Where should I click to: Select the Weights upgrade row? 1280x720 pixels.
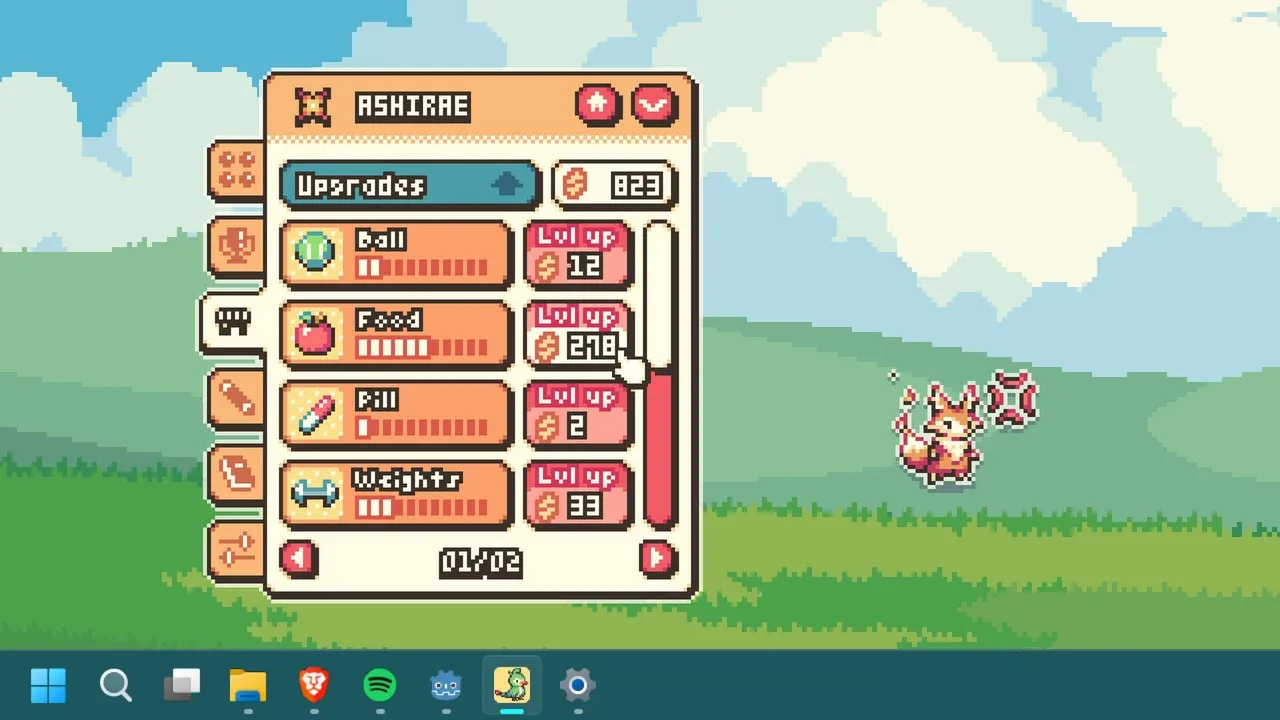396,494
